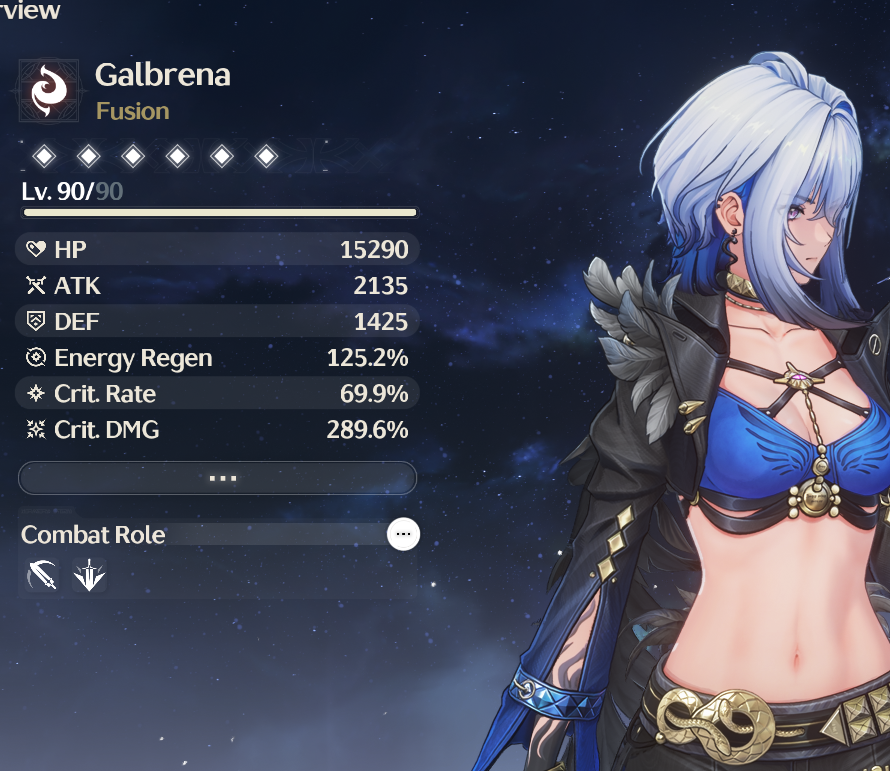Select the Crit. DMG stat row
This screenshot has height=771, width=890.
tap(217, 430)
